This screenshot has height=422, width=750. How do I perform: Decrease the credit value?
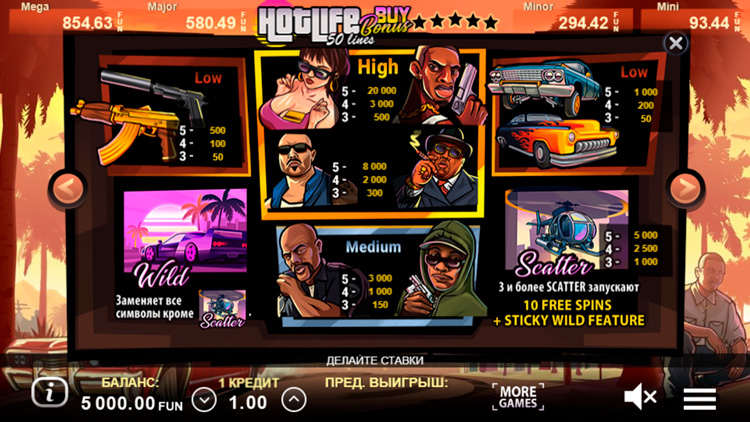click(x=204, y=400)
